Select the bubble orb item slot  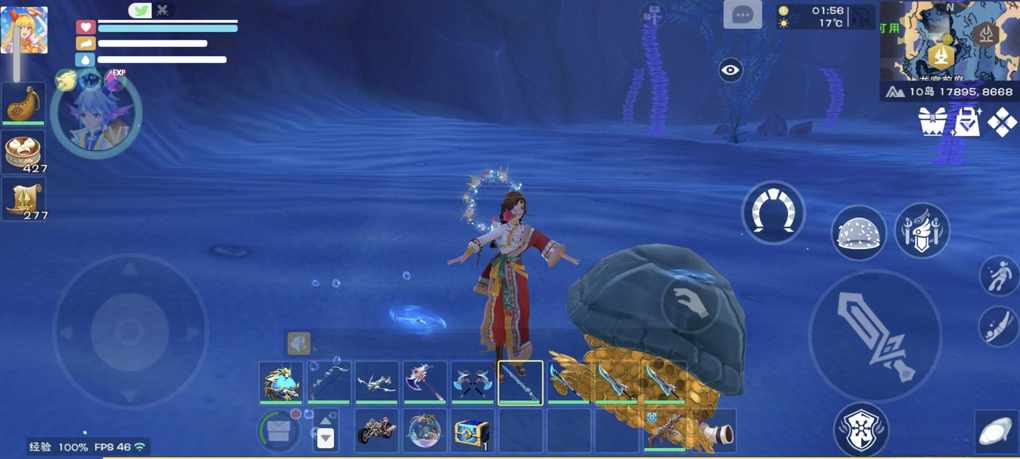[425, 431]
